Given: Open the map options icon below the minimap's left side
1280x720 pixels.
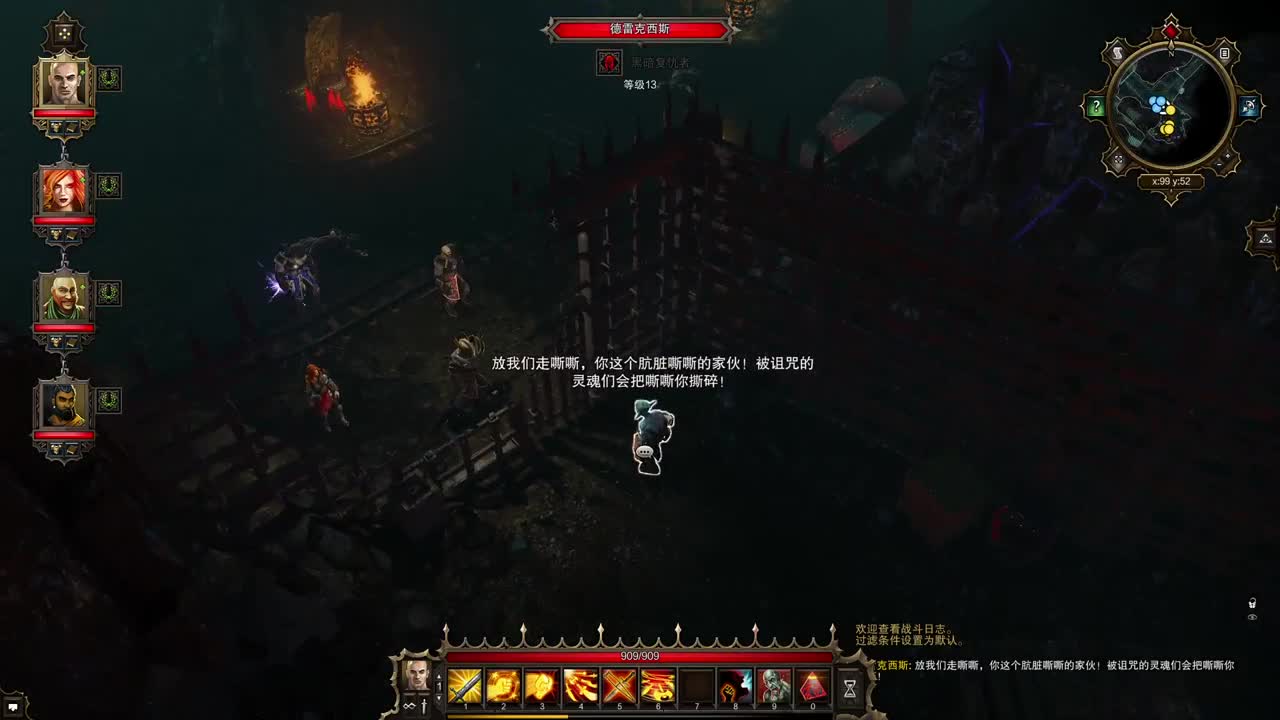Looking at the screenshot, I should (1119, 159).
